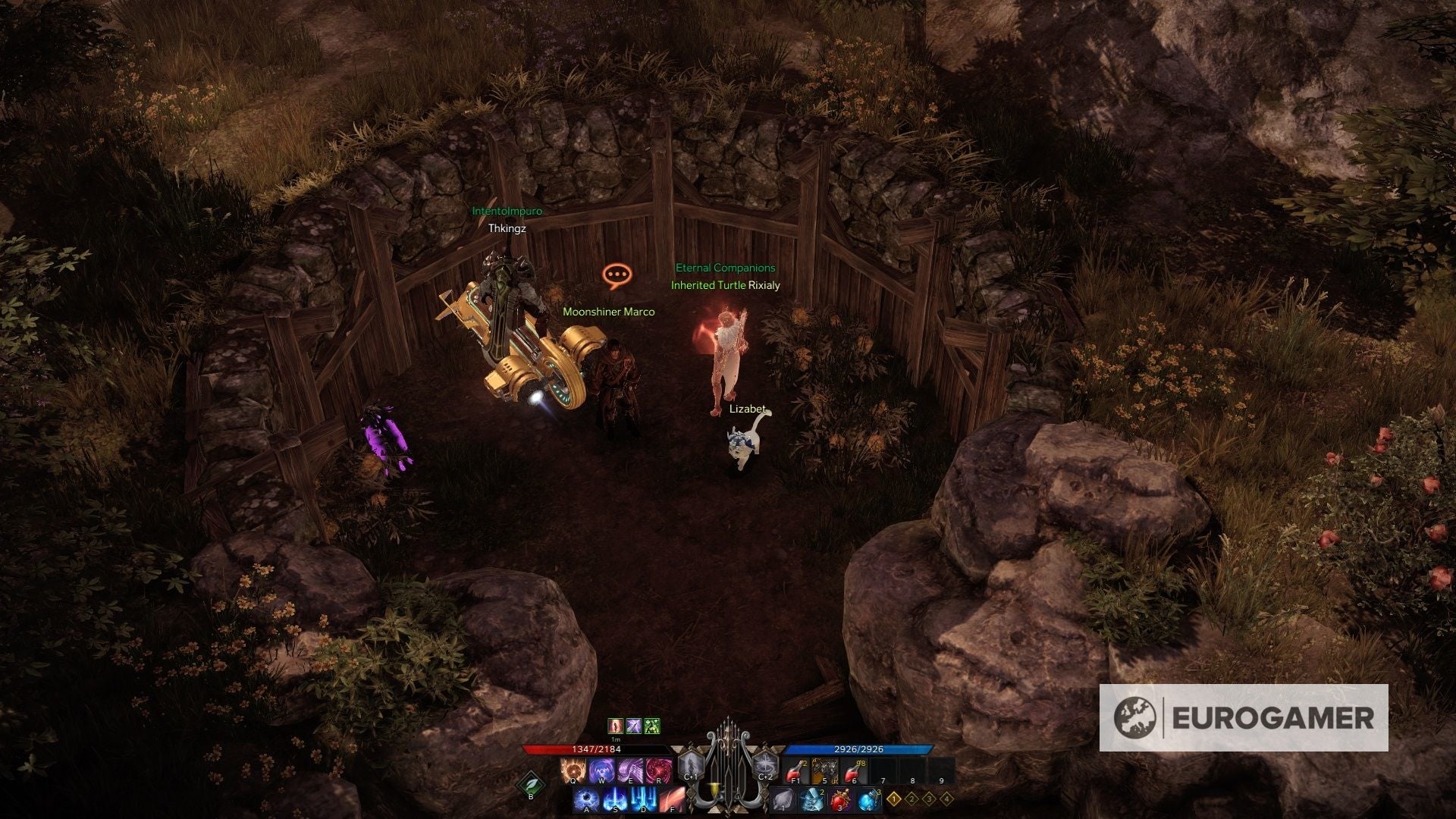This screenshot has height=819, width=1456.
Task: Activate the blue orb skill on A
Action: [587, 800]
